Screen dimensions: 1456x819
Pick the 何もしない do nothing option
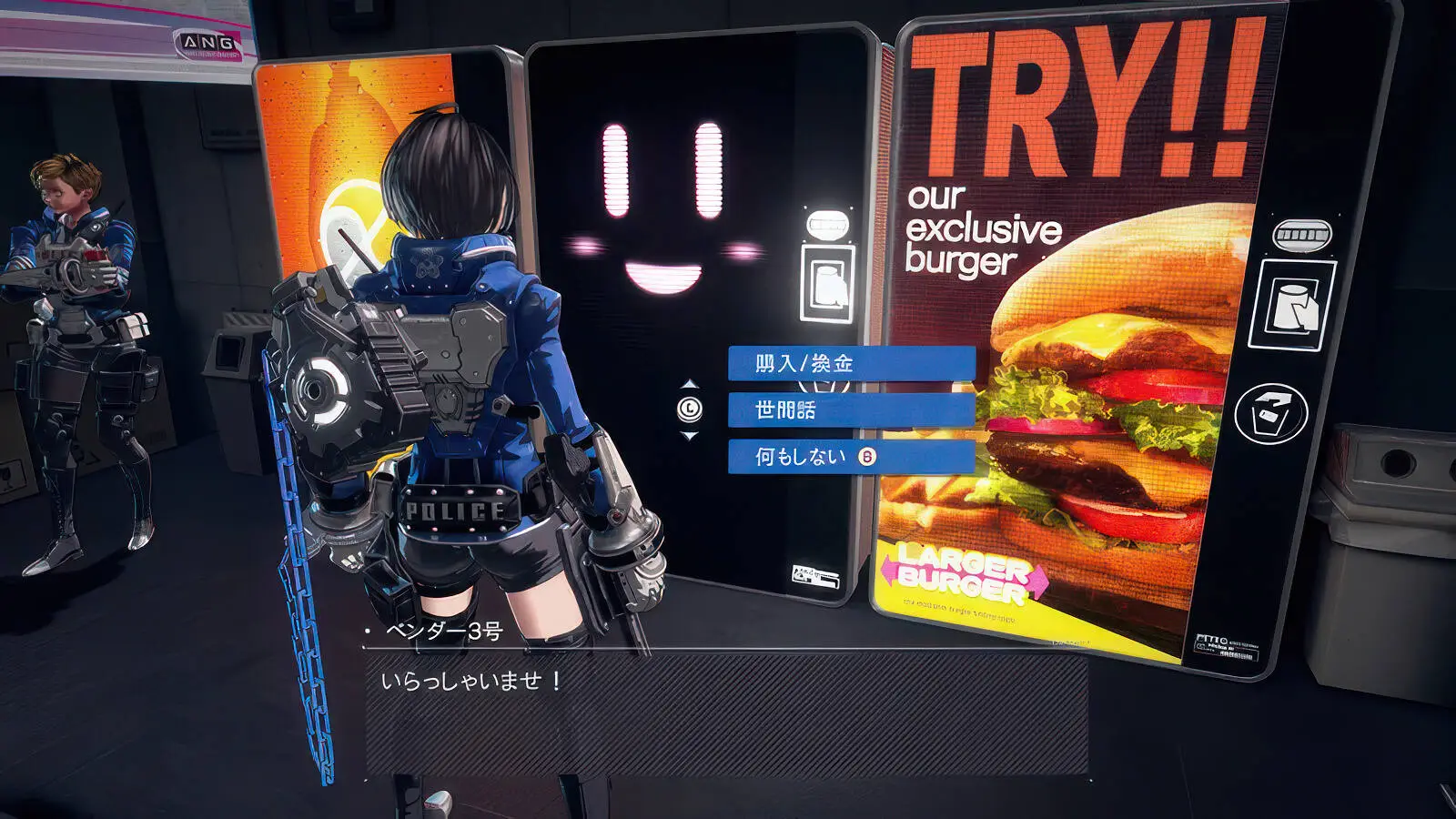[x=851, y=456]
